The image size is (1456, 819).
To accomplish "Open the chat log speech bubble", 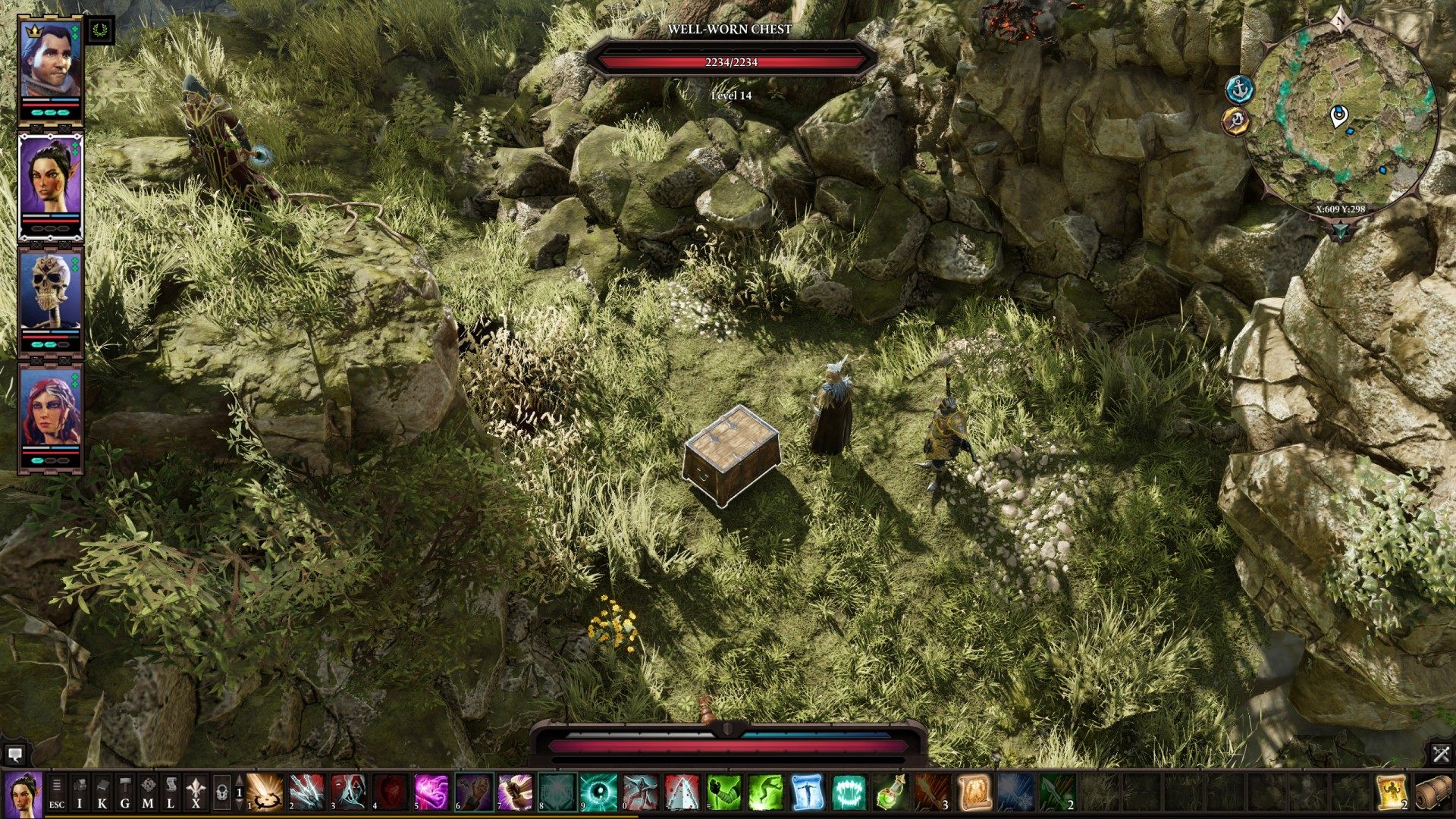I will coord(14,754).
